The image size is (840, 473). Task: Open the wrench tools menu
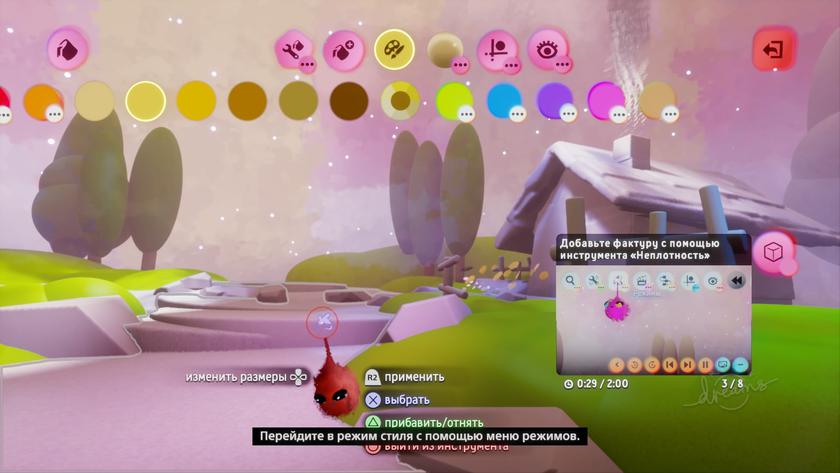click(x=293, y=49)
